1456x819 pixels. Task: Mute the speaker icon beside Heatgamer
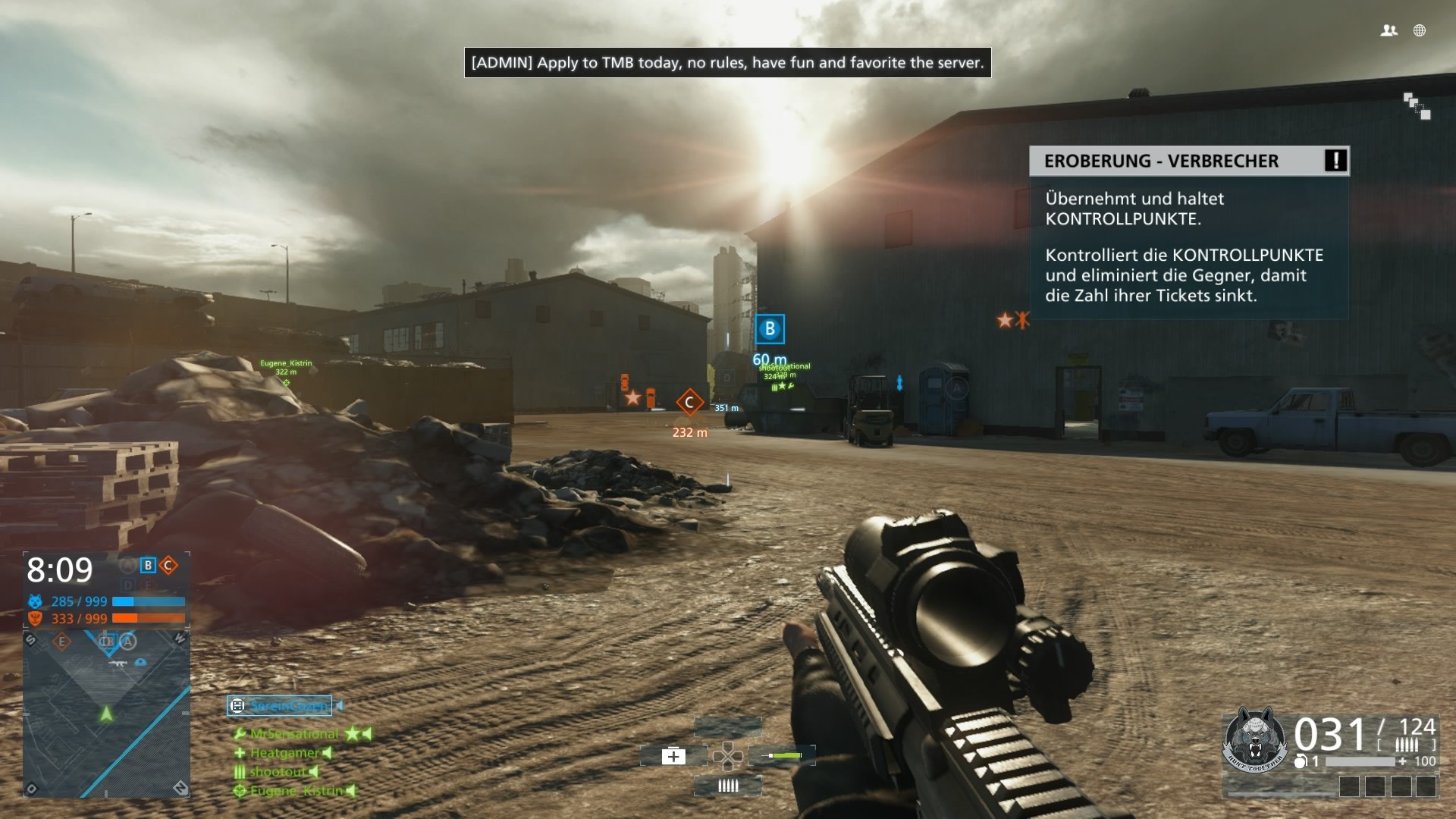pos(326,753)
